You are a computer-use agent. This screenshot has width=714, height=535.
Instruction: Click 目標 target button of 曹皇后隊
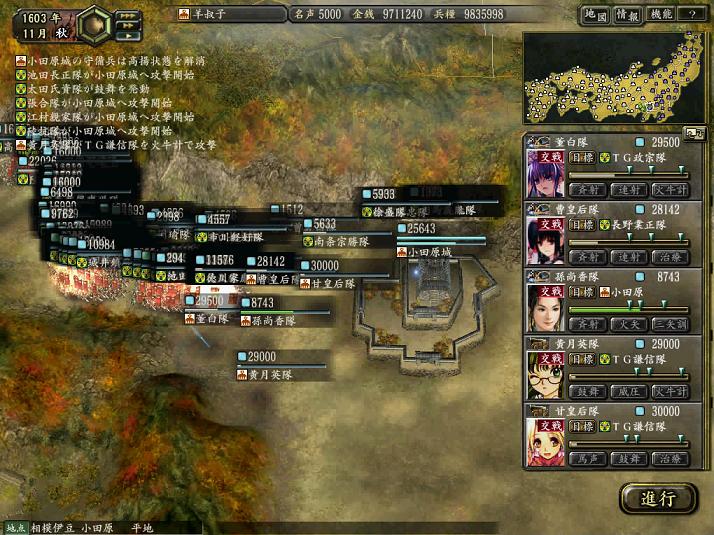[x=582, y=224]
